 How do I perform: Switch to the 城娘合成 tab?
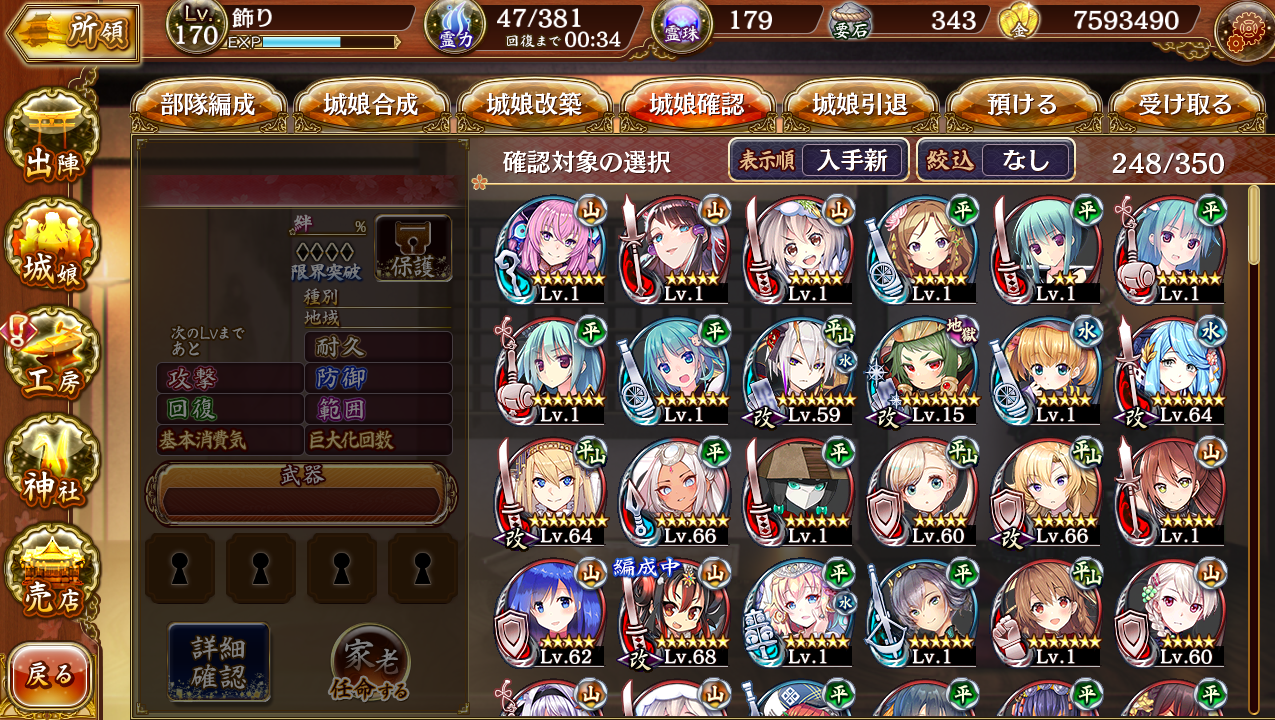pyautogui.click(x=371, y=105)
